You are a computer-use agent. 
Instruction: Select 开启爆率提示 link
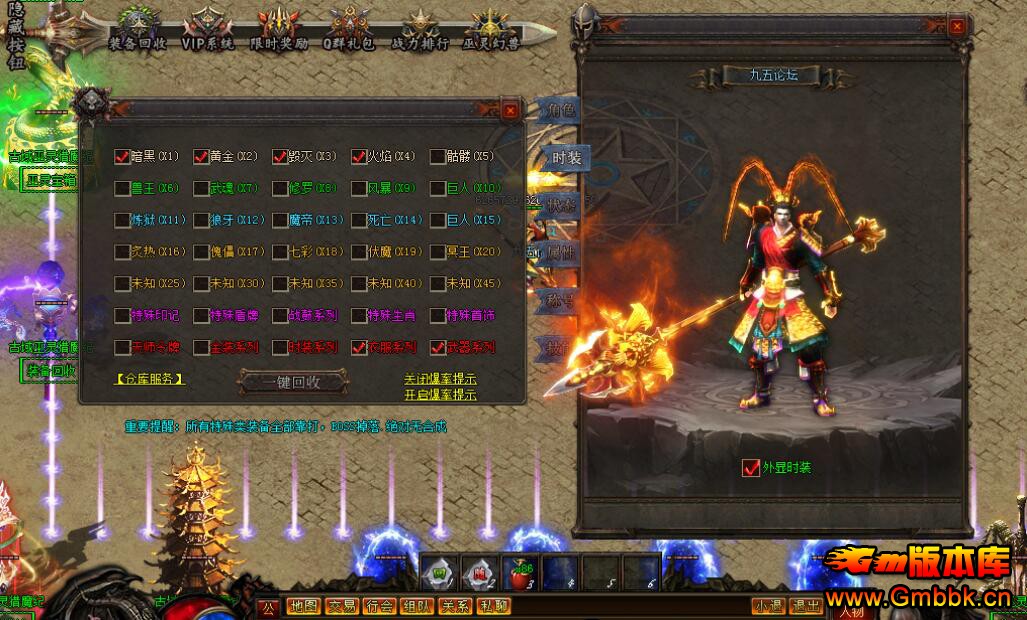440,394
